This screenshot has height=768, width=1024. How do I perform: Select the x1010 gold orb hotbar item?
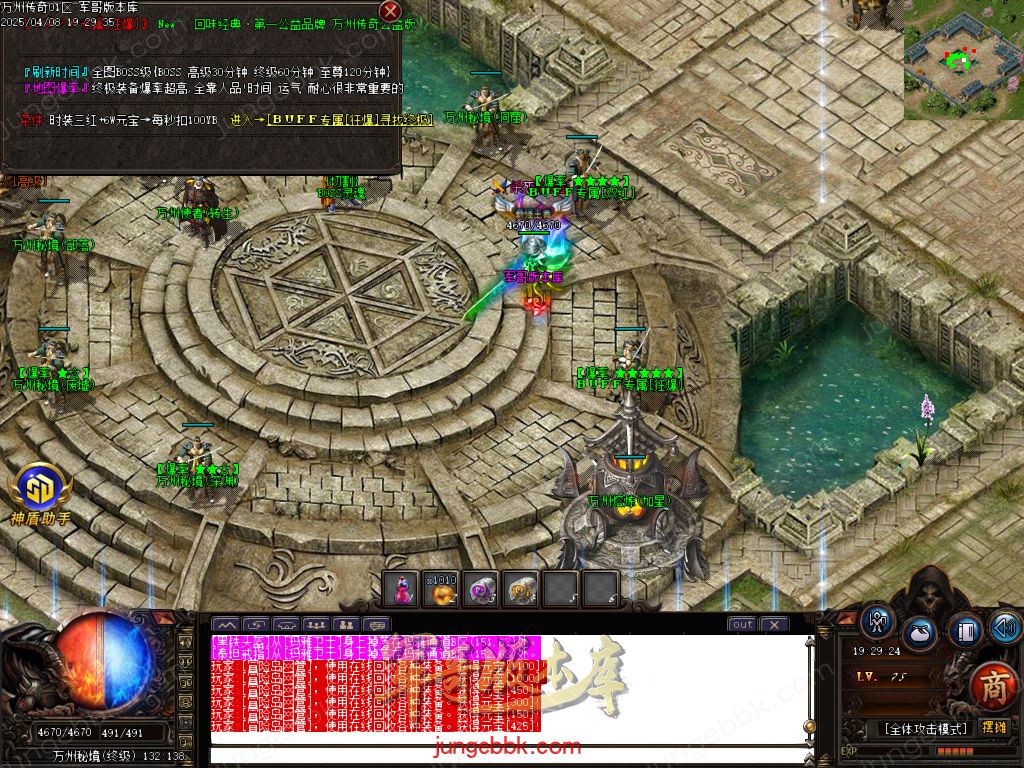point(441,589)
